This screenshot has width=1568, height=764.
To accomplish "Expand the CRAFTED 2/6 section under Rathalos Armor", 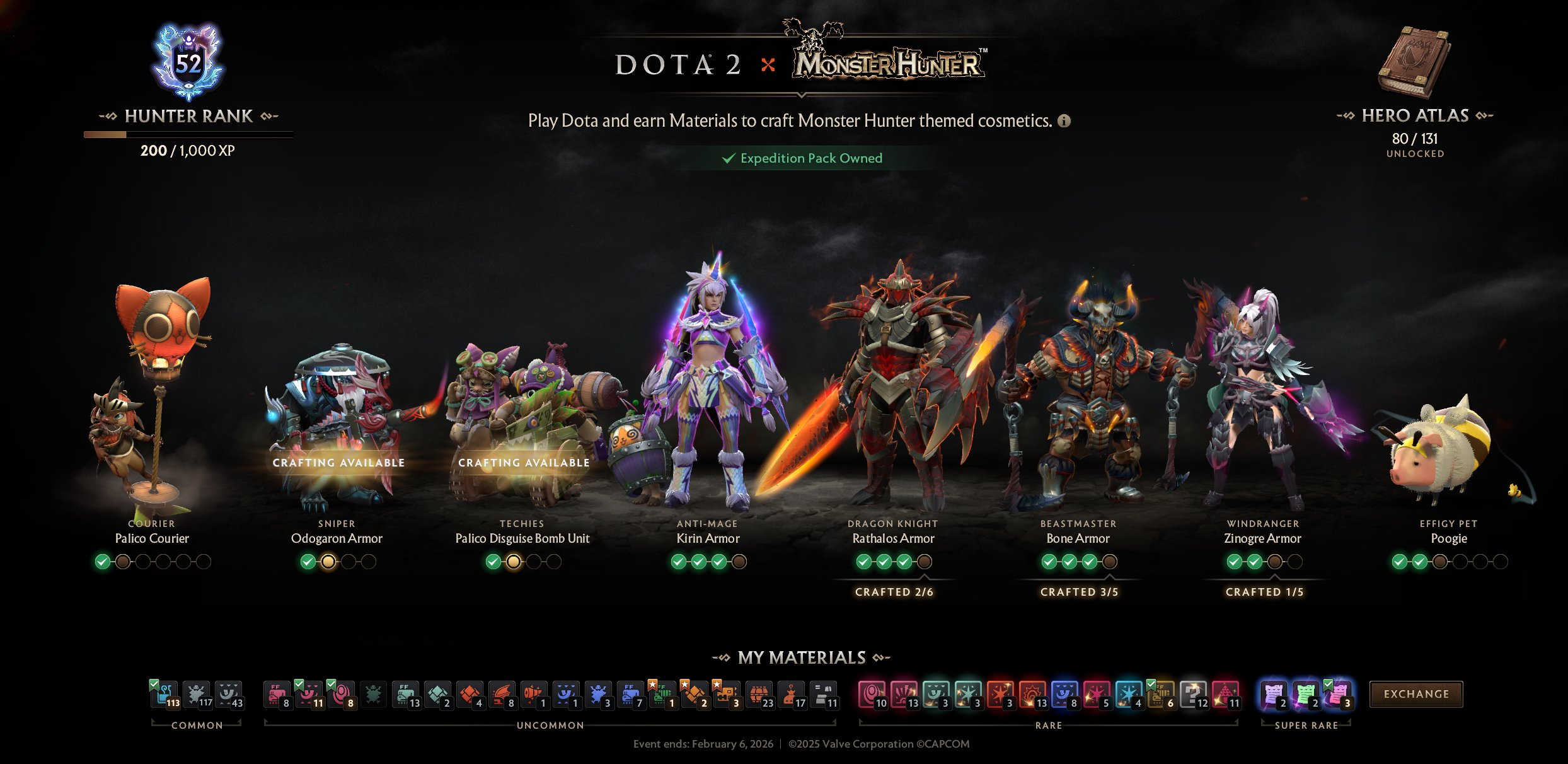I will [895, 592].
